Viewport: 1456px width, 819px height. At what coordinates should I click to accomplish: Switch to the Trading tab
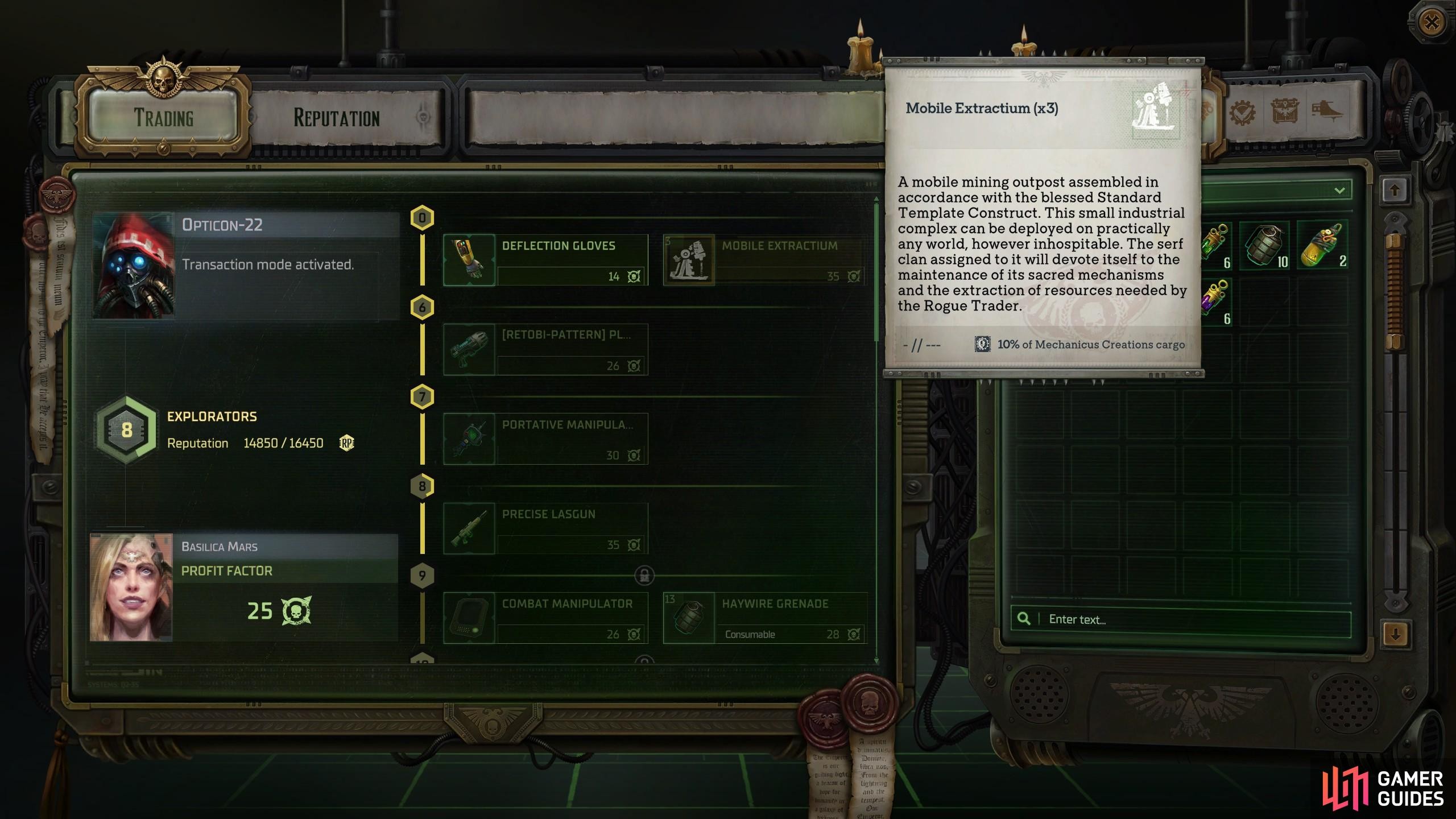click(164, 117)
